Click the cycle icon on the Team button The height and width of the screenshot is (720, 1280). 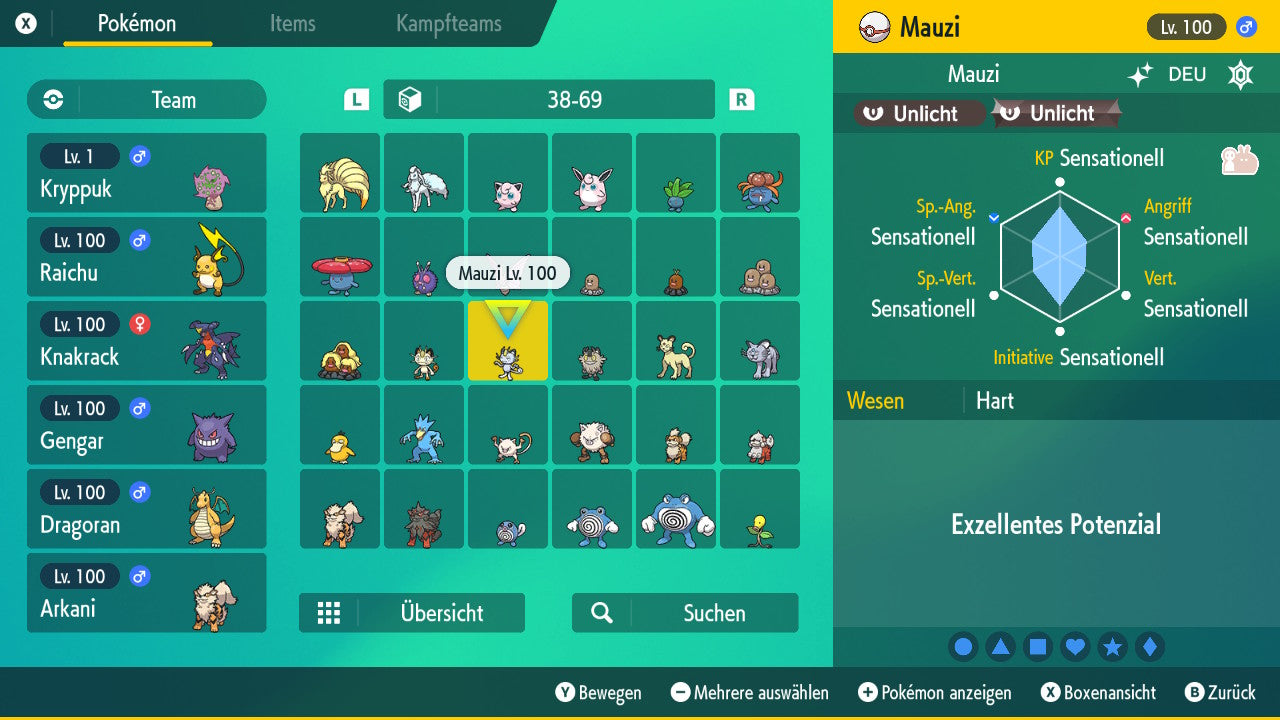click(53, 100)
